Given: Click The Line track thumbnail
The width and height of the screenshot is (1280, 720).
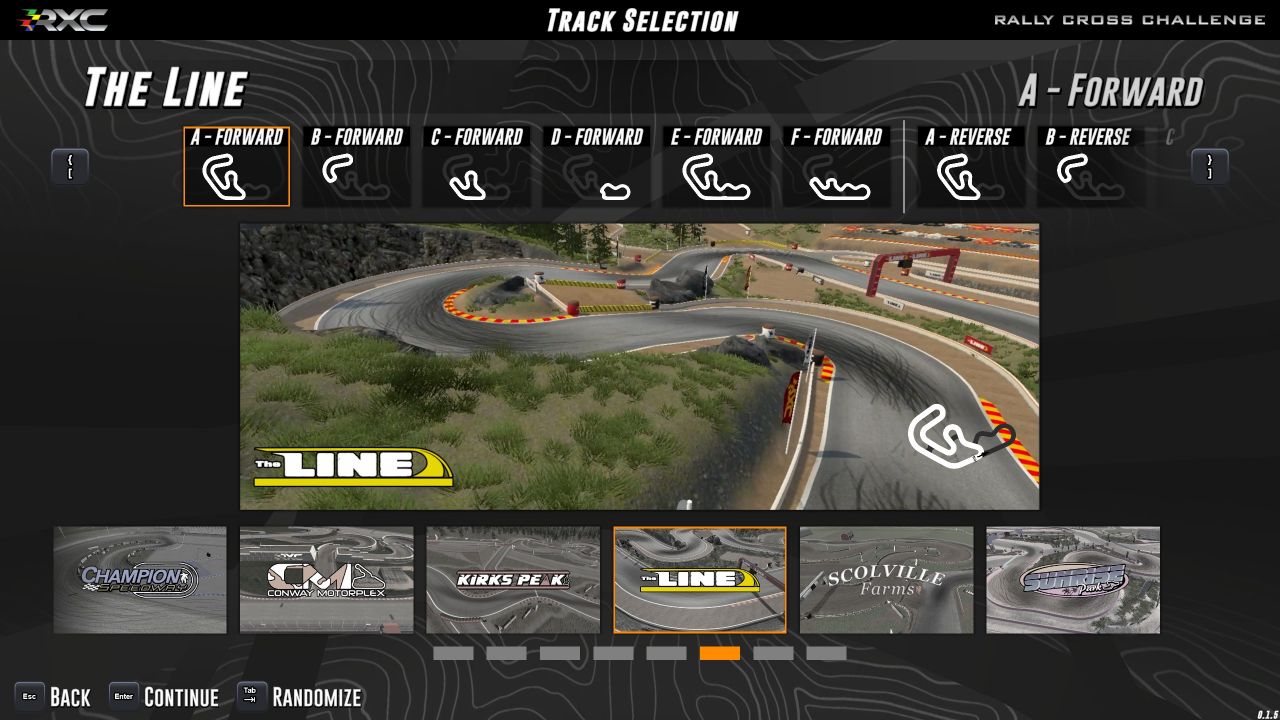Looking at the screenshot, I should point(700,580).
